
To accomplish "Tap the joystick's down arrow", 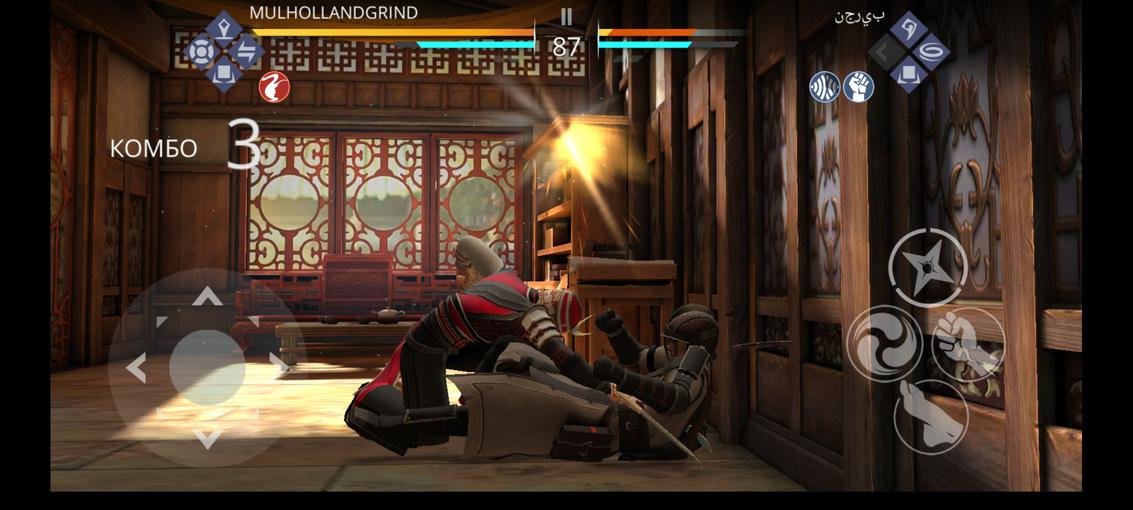I will tap(207, 438).
